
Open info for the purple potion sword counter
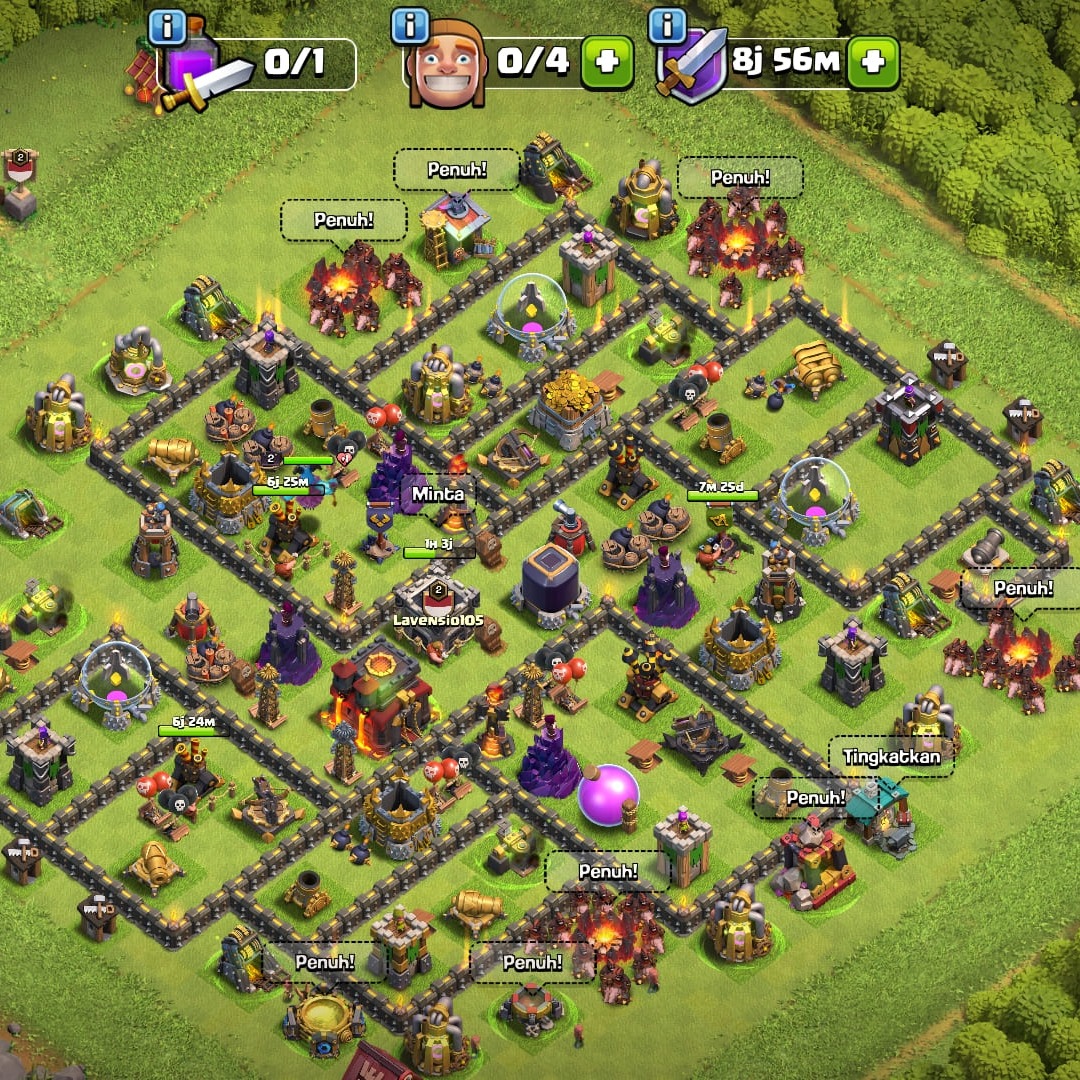167,27
